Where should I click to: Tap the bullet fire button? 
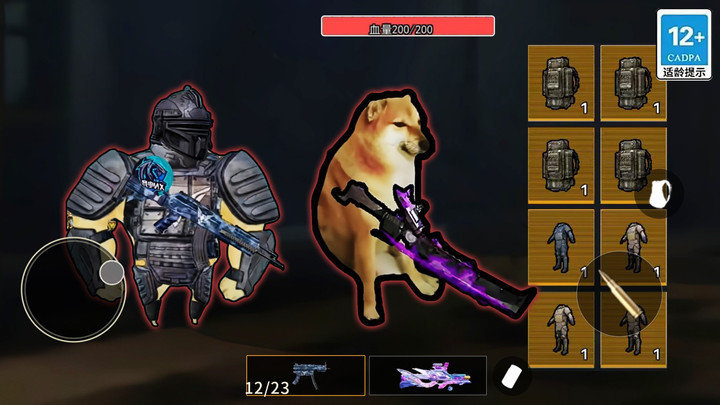click(619, 296)
